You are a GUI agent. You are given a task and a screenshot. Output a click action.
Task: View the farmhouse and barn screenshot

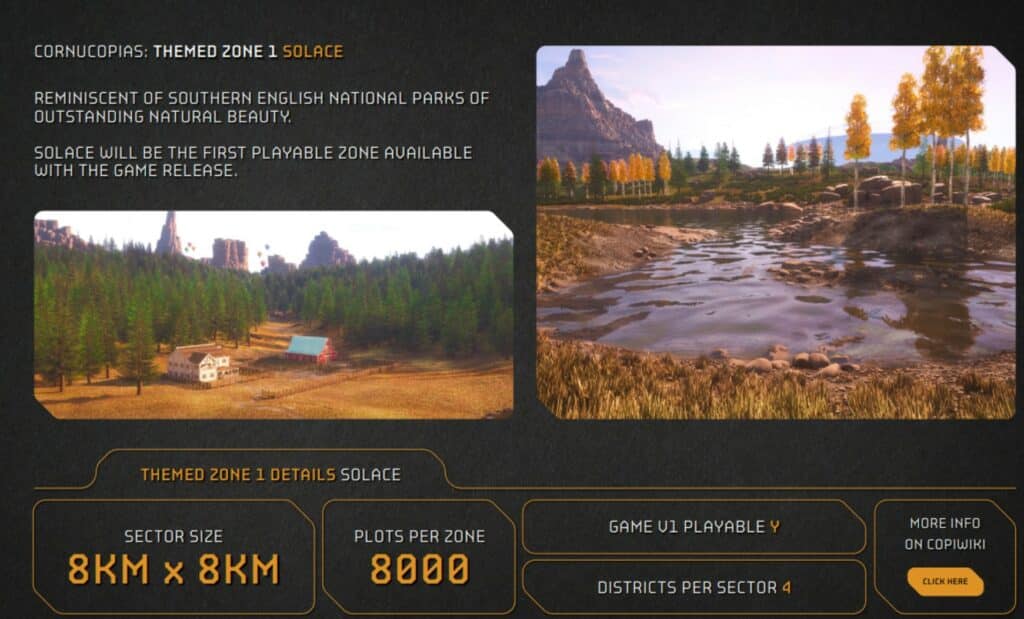273,314
